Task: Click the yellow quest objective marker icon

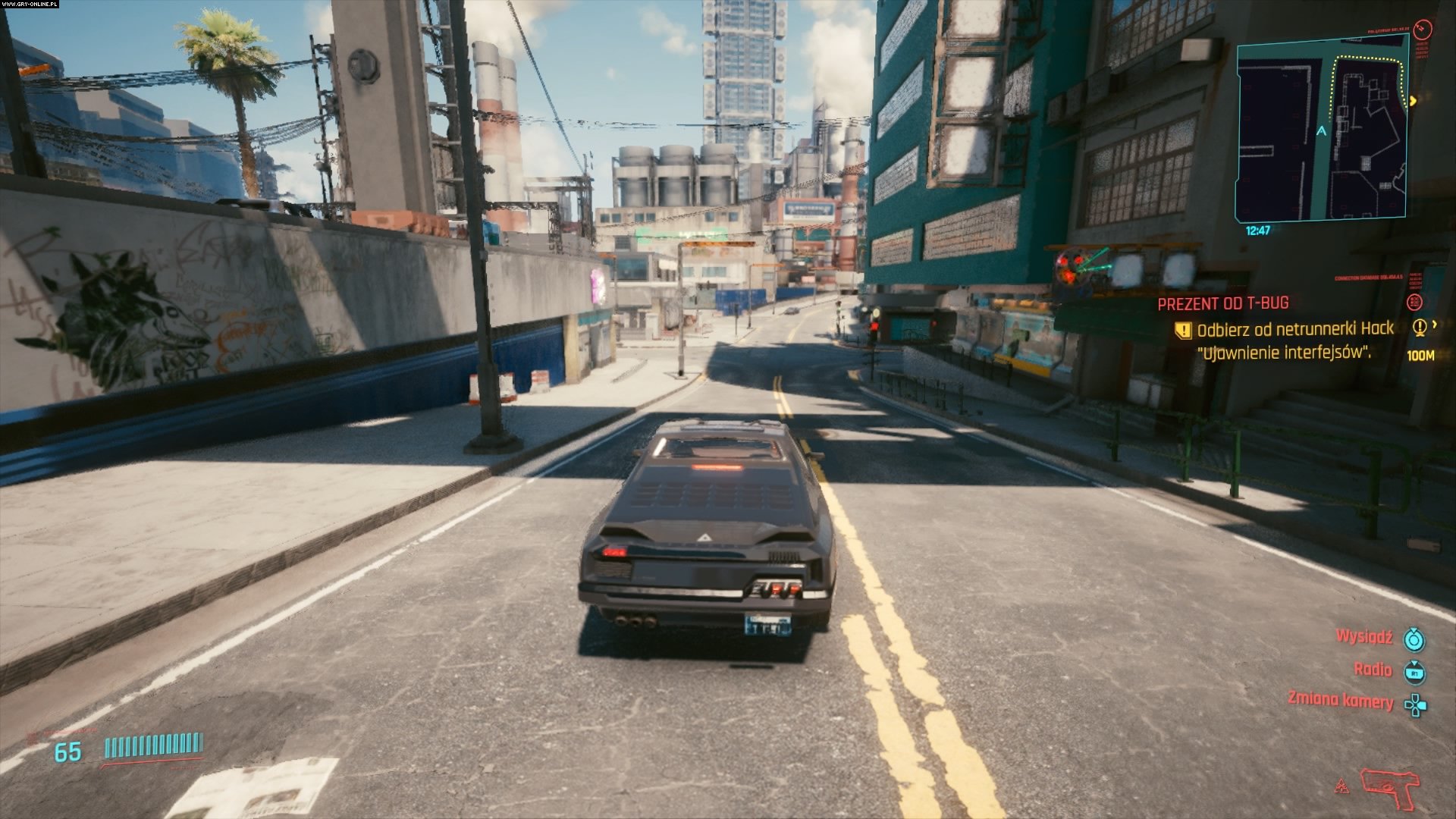Action: click(1182, 330)
